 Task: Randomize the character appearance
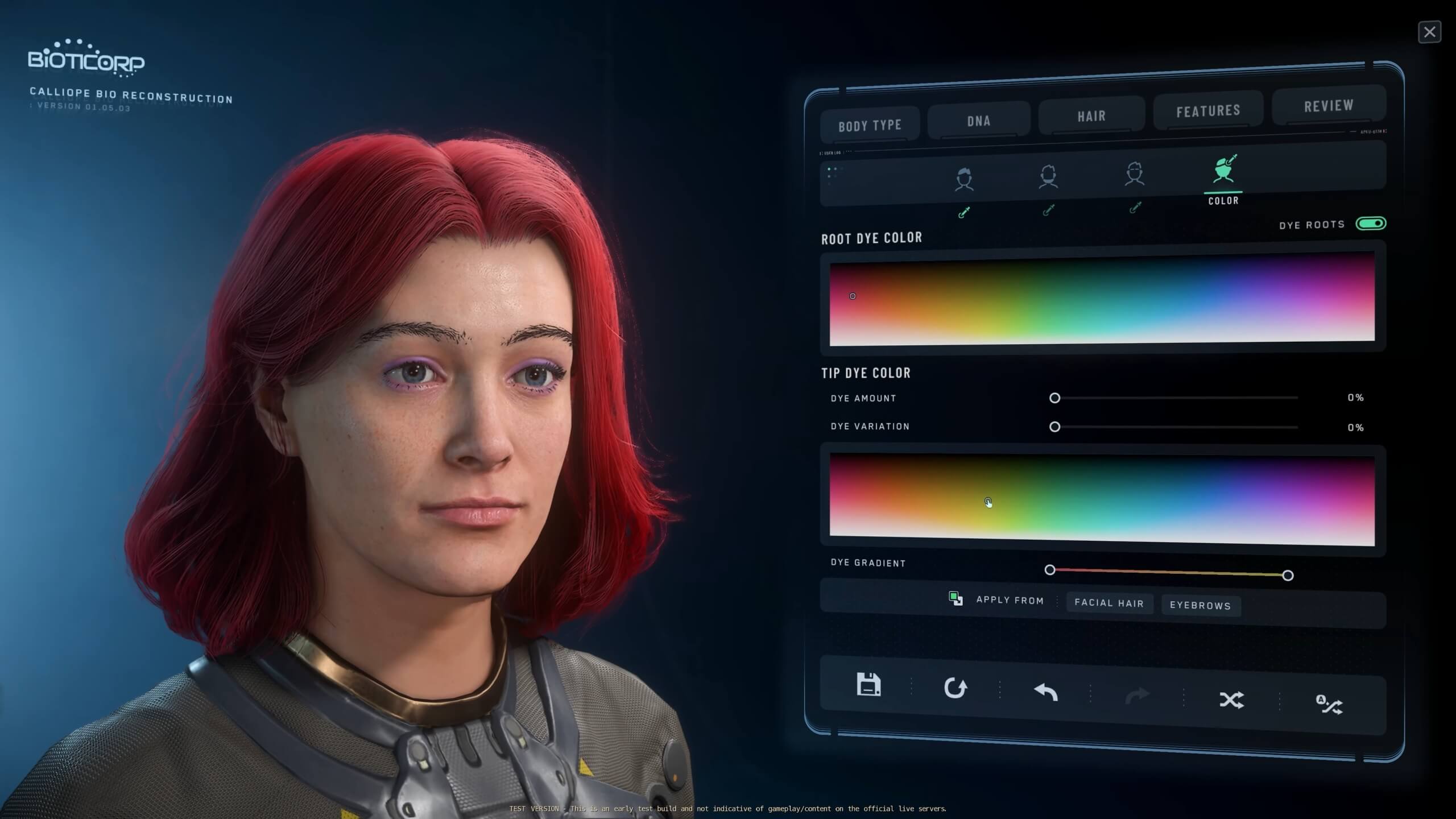tap(1232, 701)
